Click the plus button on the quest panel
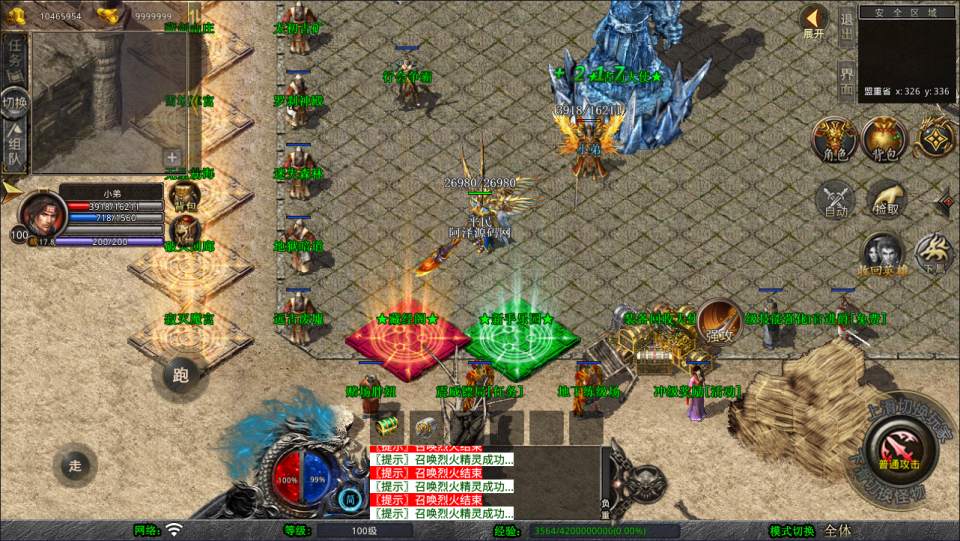This screenshot has height=541, width=960. pyautogui.click(x=172, y=157)
